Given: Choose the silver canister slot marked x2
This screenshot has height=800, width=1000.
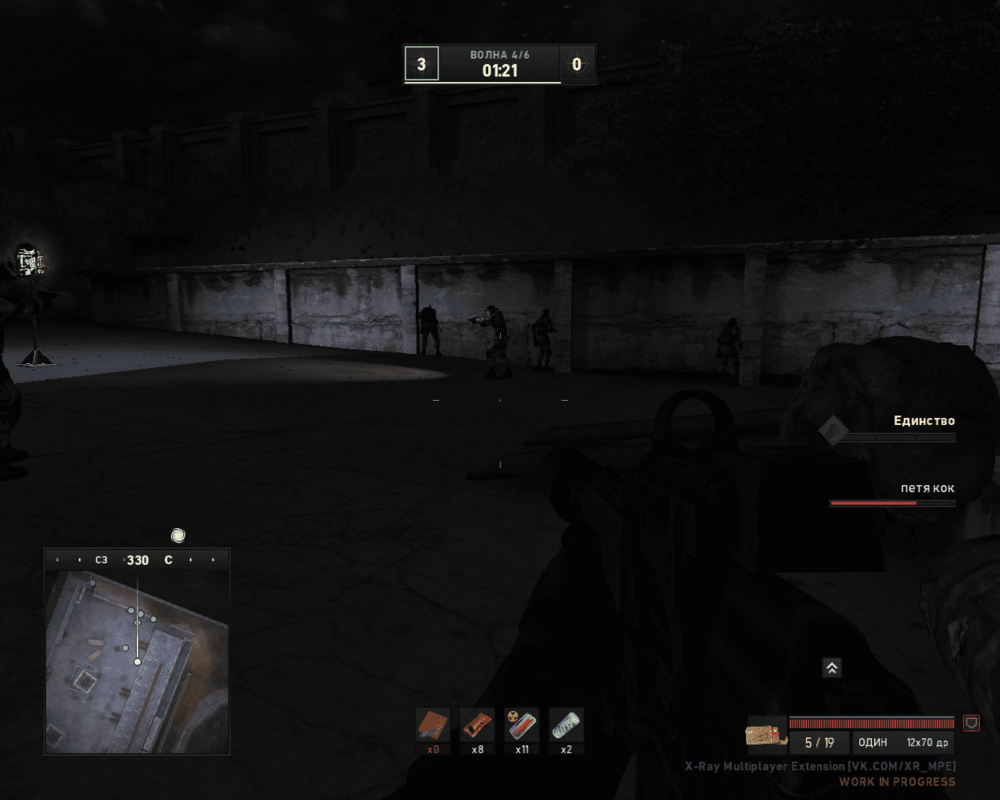Looking at the screenshot, I should 566,724.
